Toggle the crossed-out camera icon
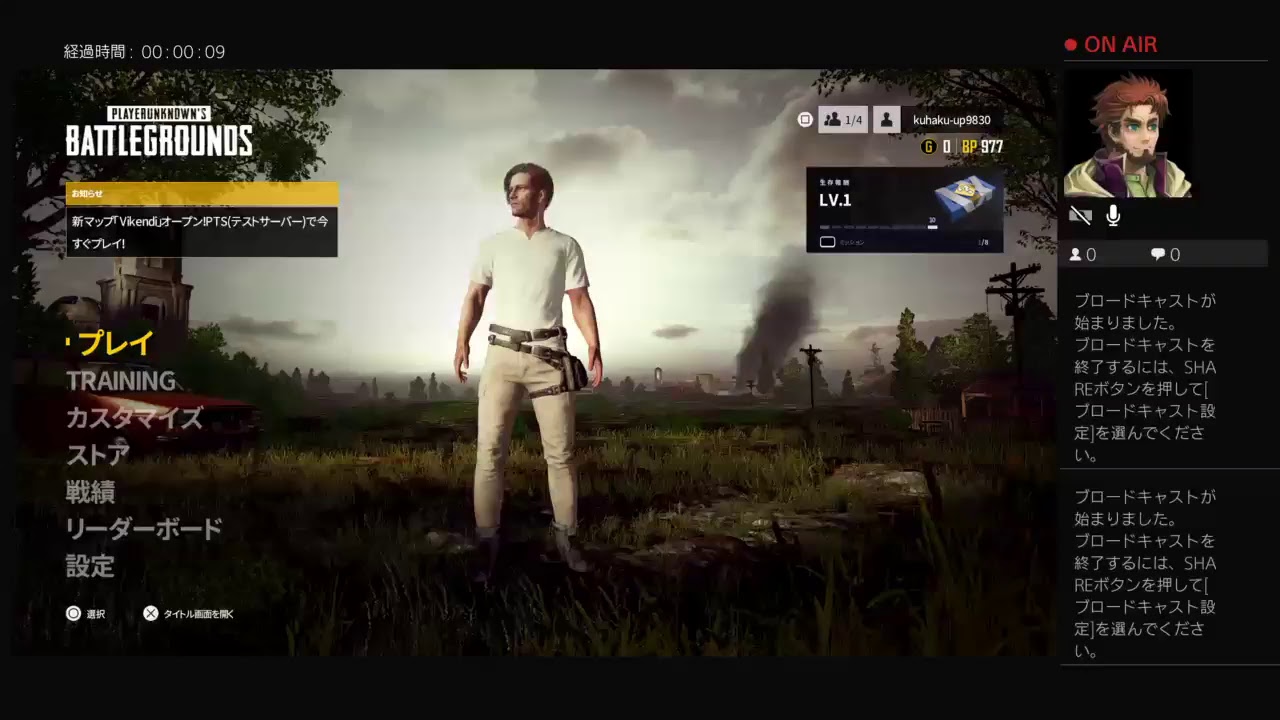This screenshot has height=720, width=1280. [x=1080, y=215]
